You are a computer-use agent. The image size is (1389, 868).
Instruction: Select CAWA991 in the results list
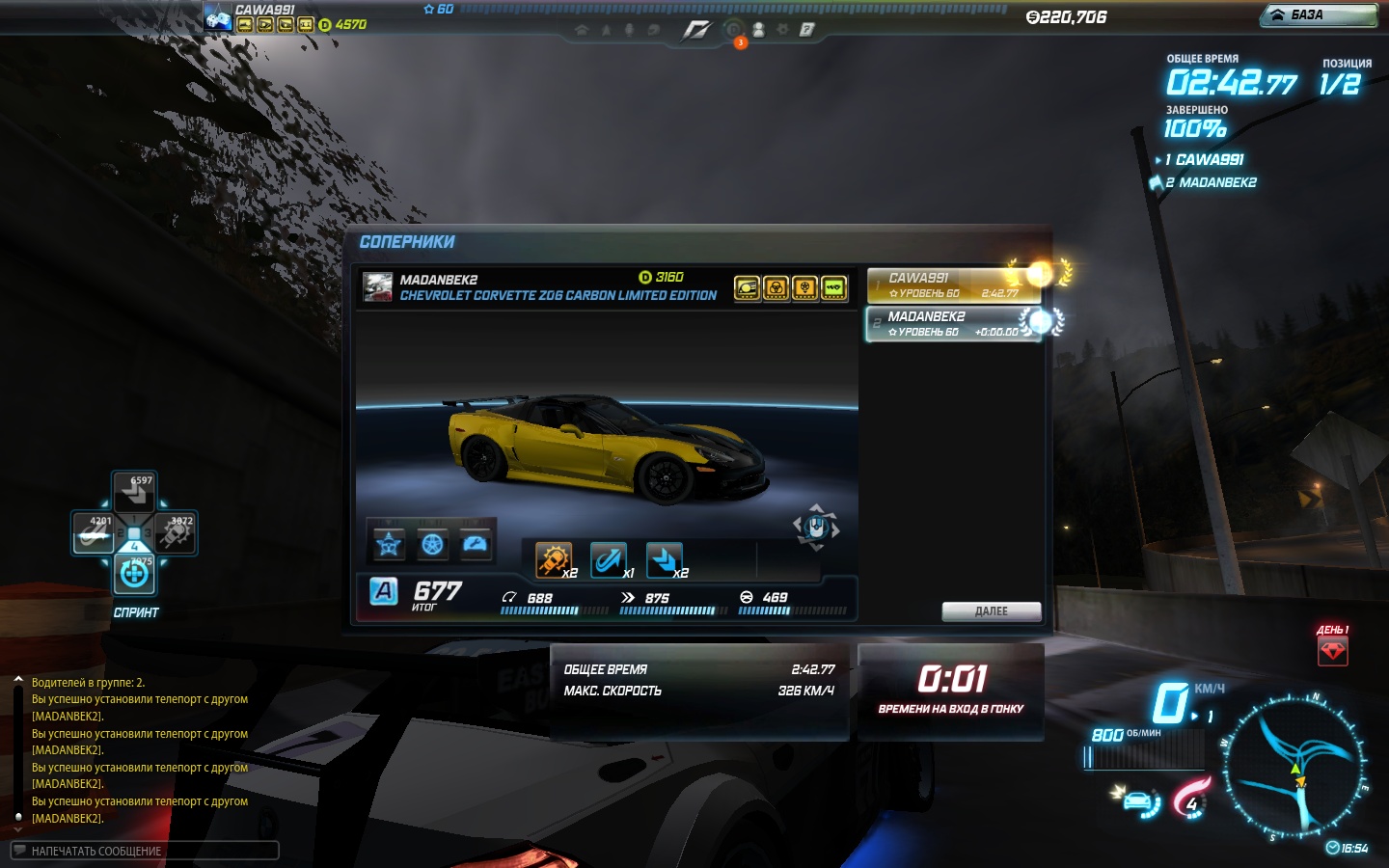point(953,285)
